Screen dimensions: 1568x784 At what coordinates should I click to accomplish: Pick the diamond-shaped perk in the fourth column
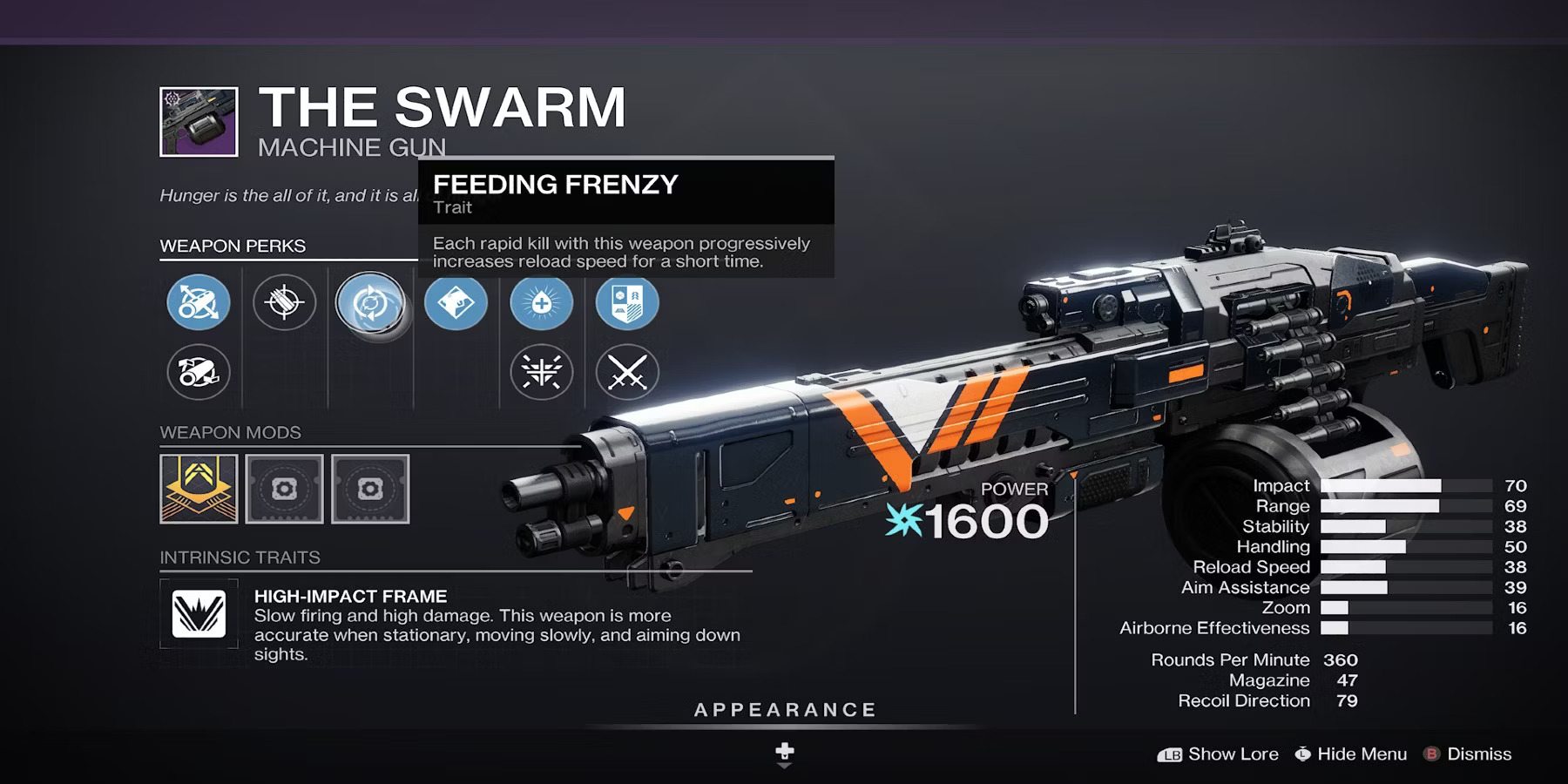pos(456,301)
